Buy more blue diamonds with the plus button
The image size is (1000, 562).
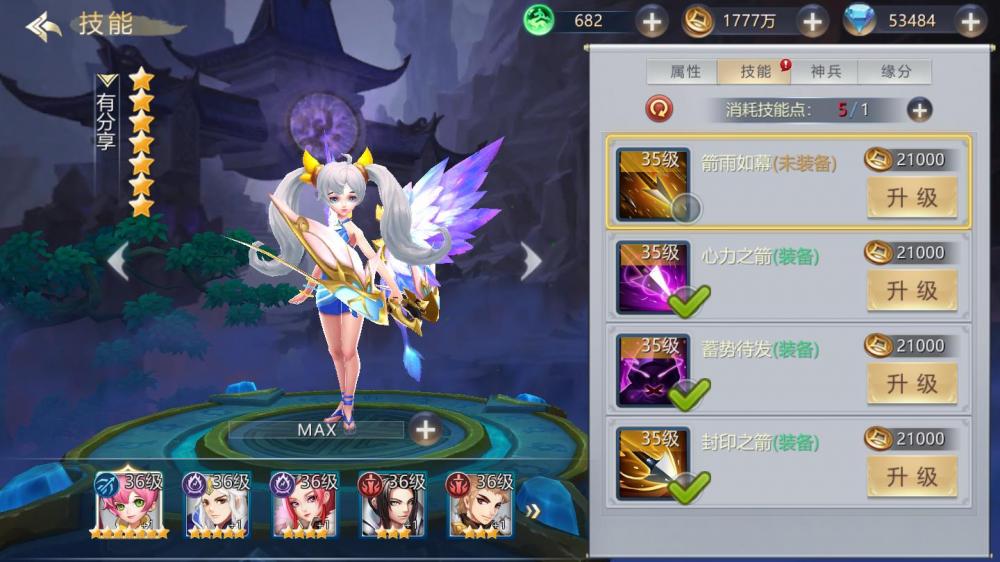point(970,21)
